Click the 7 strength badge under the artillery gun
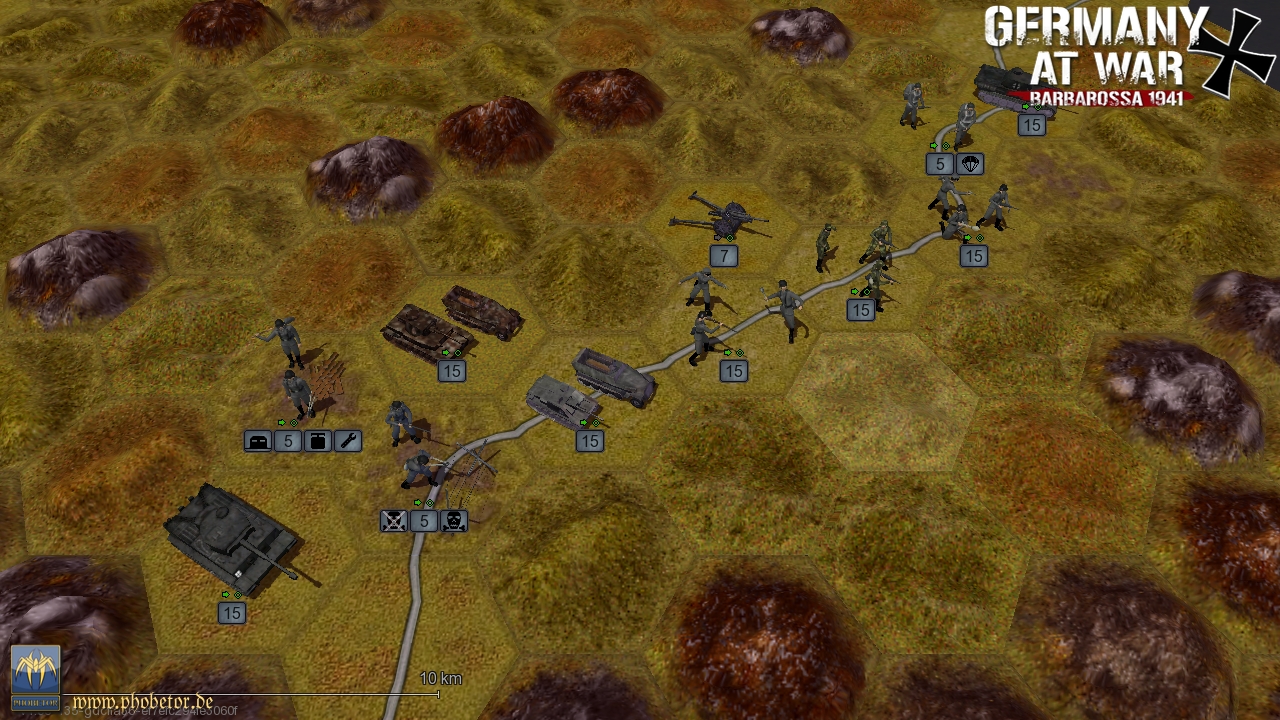 pos(724,255)
